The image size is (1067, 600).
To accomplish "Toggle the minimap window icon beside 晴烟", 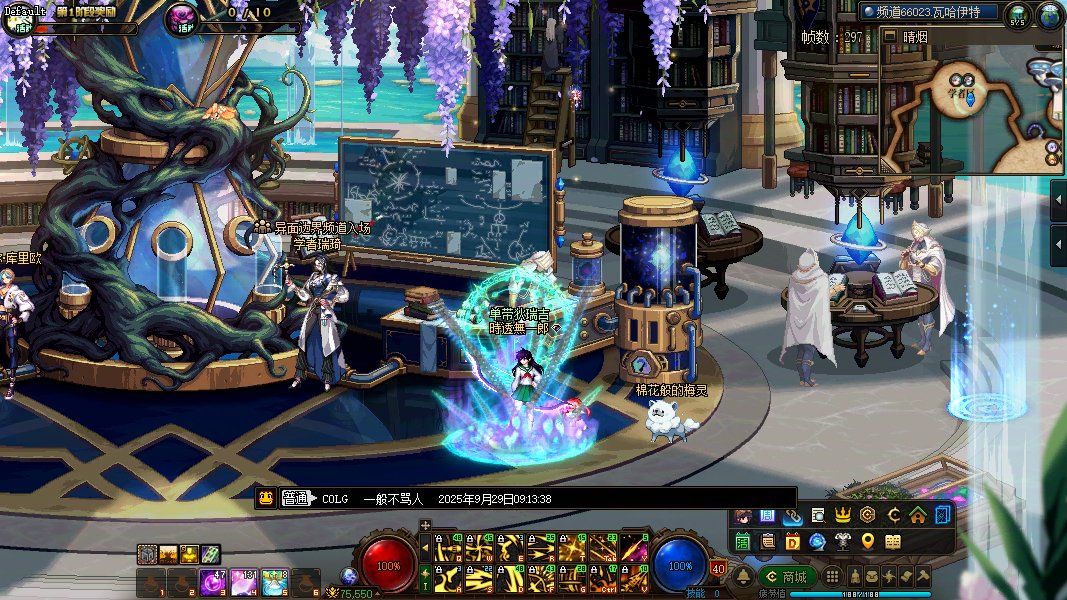I will point(890,36).
